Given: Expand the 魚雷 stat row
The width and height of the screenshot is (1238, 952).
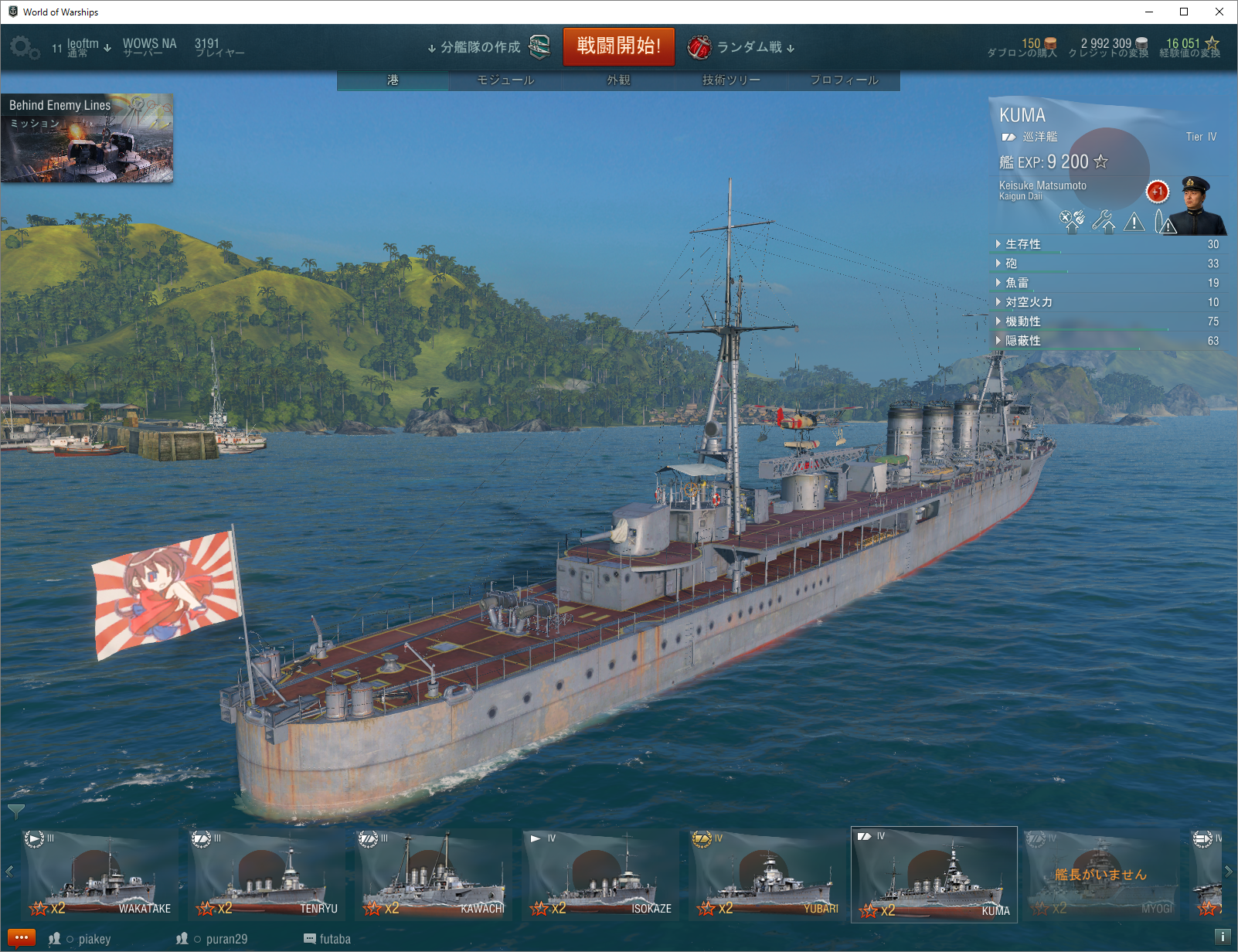Looking at the screenshot, I should (x=1017, y=283).
